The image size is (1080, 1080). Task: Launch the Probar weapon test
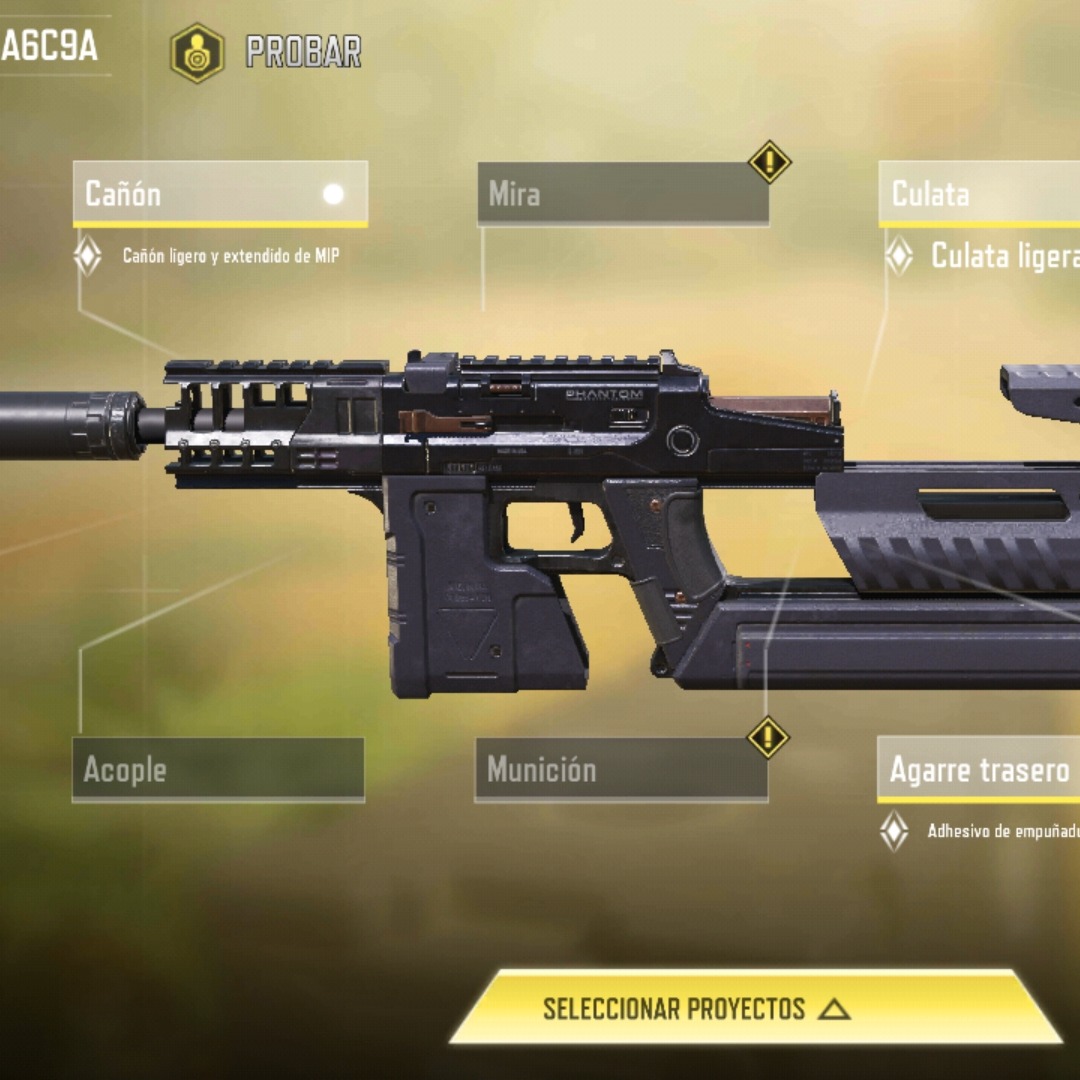coord(267,52)
